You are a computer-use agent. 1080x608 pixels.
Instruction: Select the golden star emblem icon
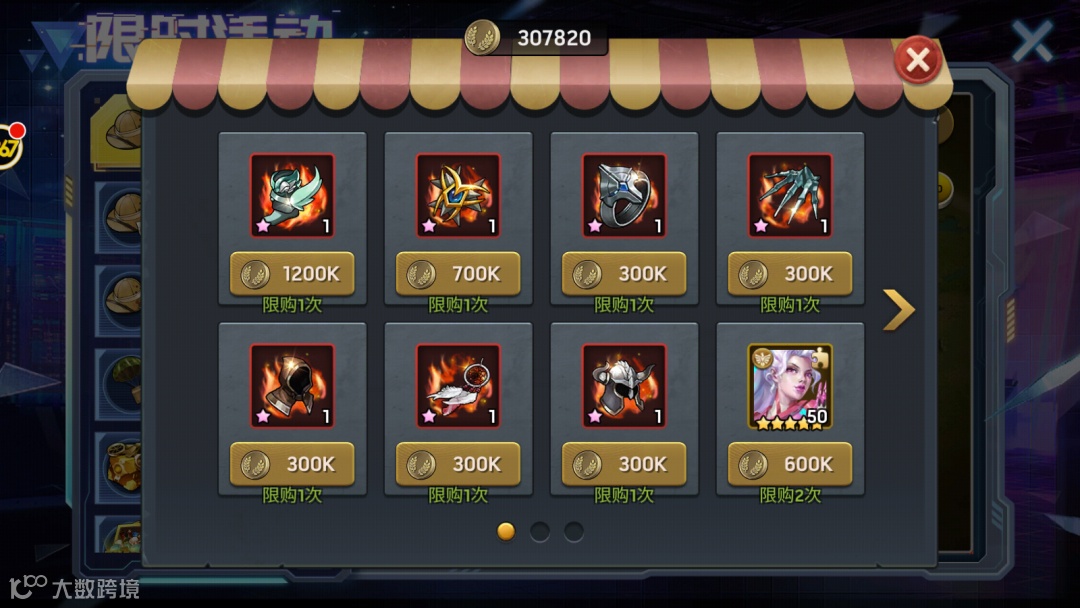click(458, 195)
